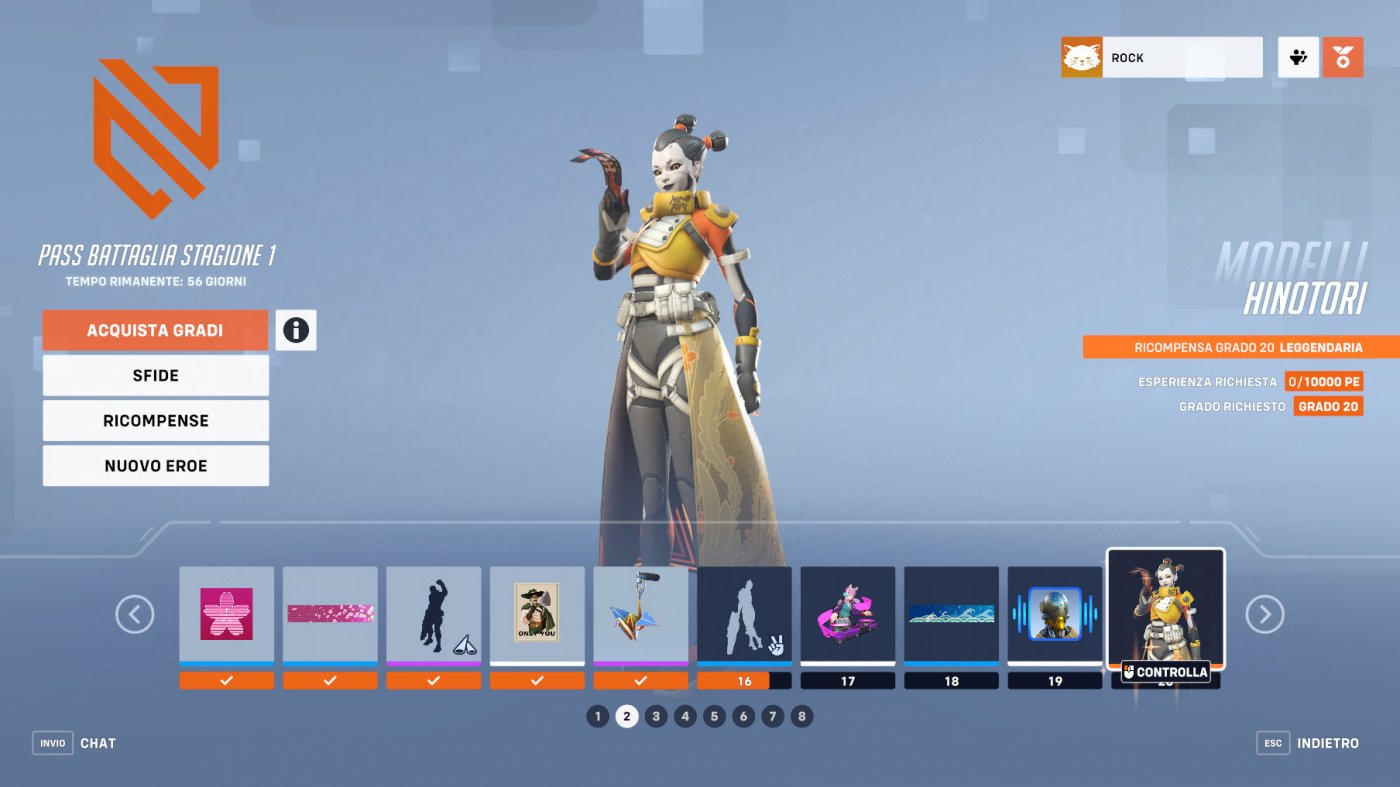Click the checkmark on the flower spray tier
Viewport: 1400px width, 787px height.
point(226,680)
